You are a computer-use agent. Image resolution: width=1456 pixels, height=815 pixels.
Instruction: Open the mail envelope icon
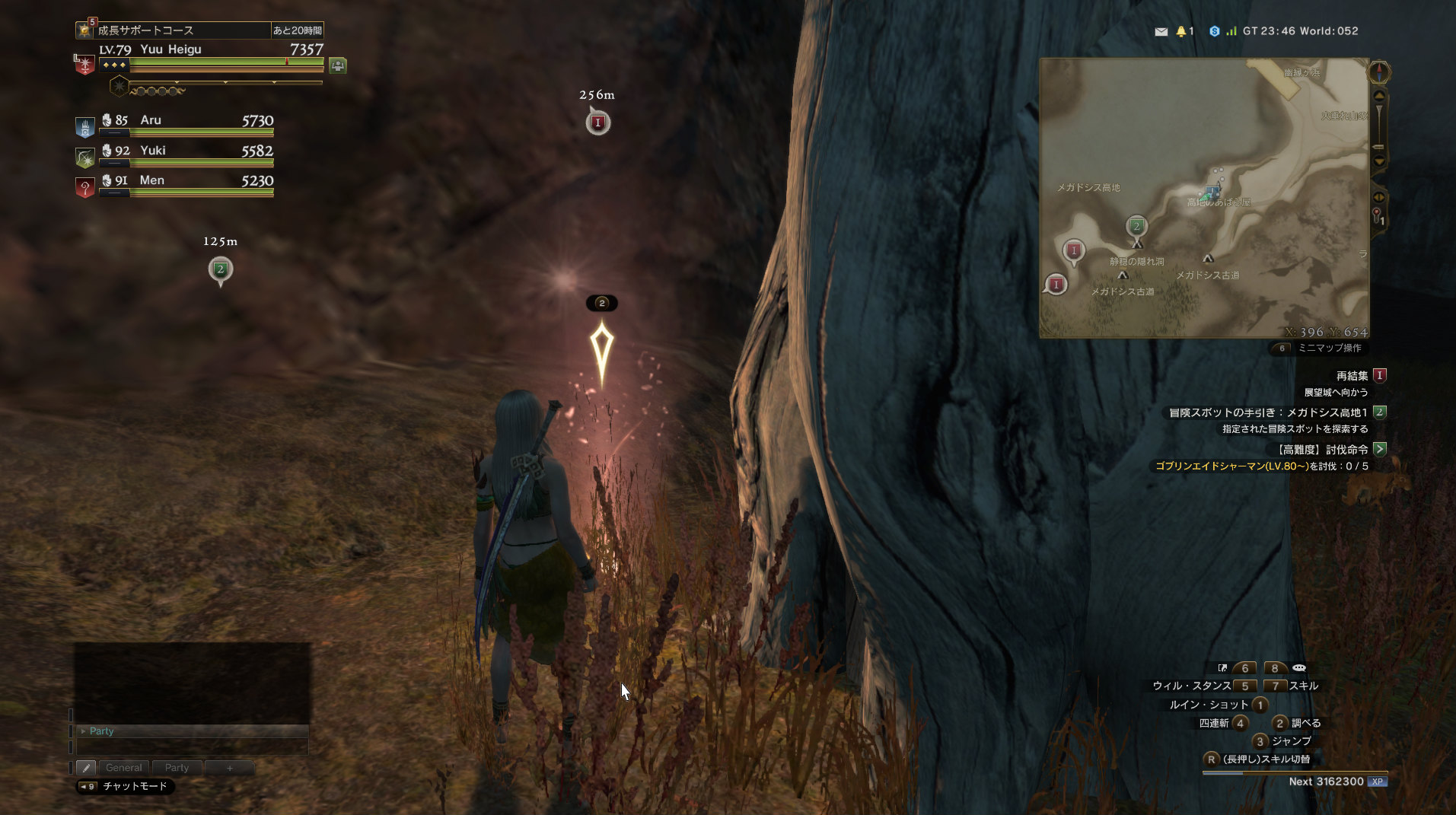(x=1161, y=31)
